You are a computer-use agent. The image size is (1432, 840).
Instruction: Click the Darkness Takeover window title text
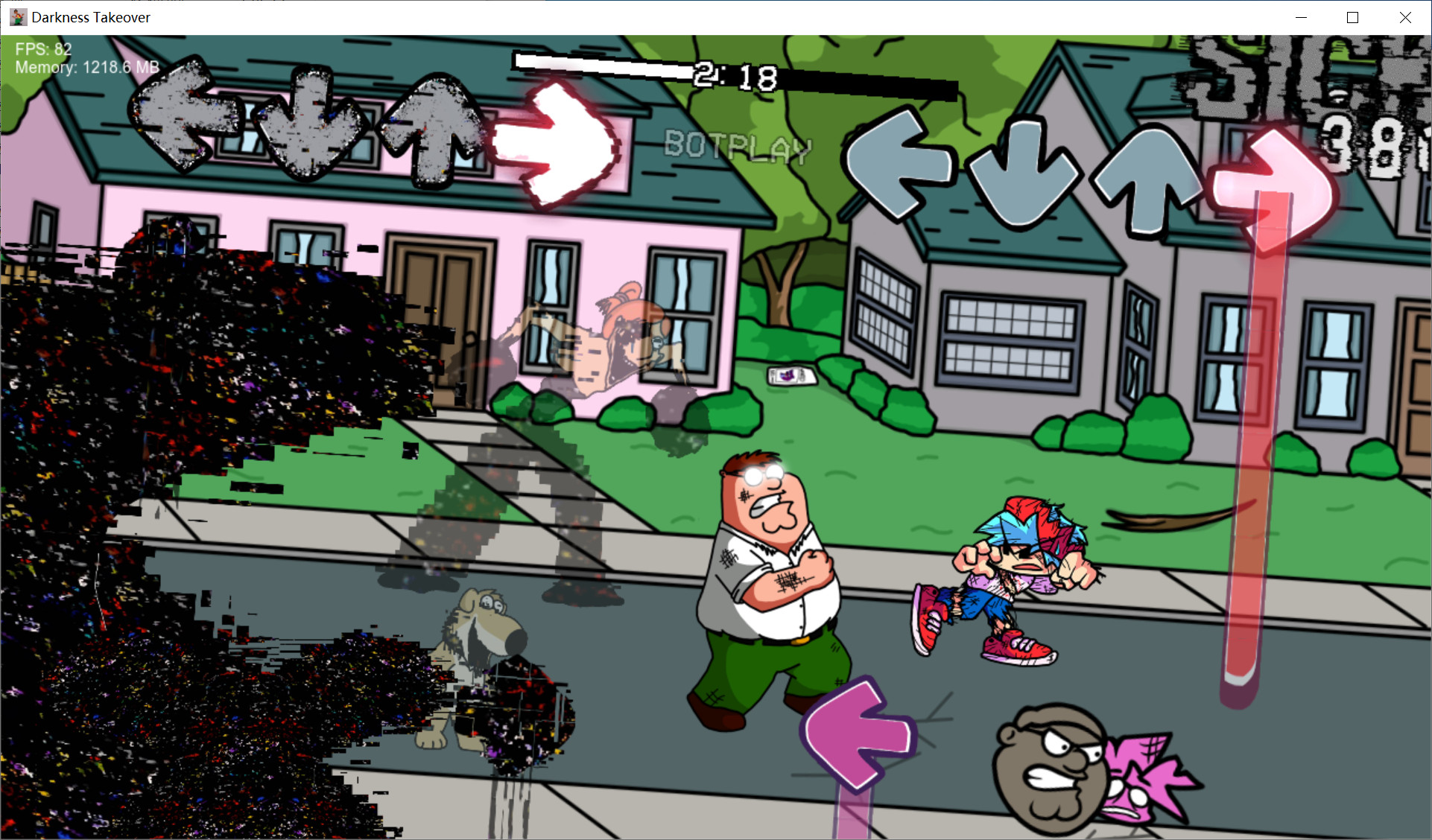[91, 17]
